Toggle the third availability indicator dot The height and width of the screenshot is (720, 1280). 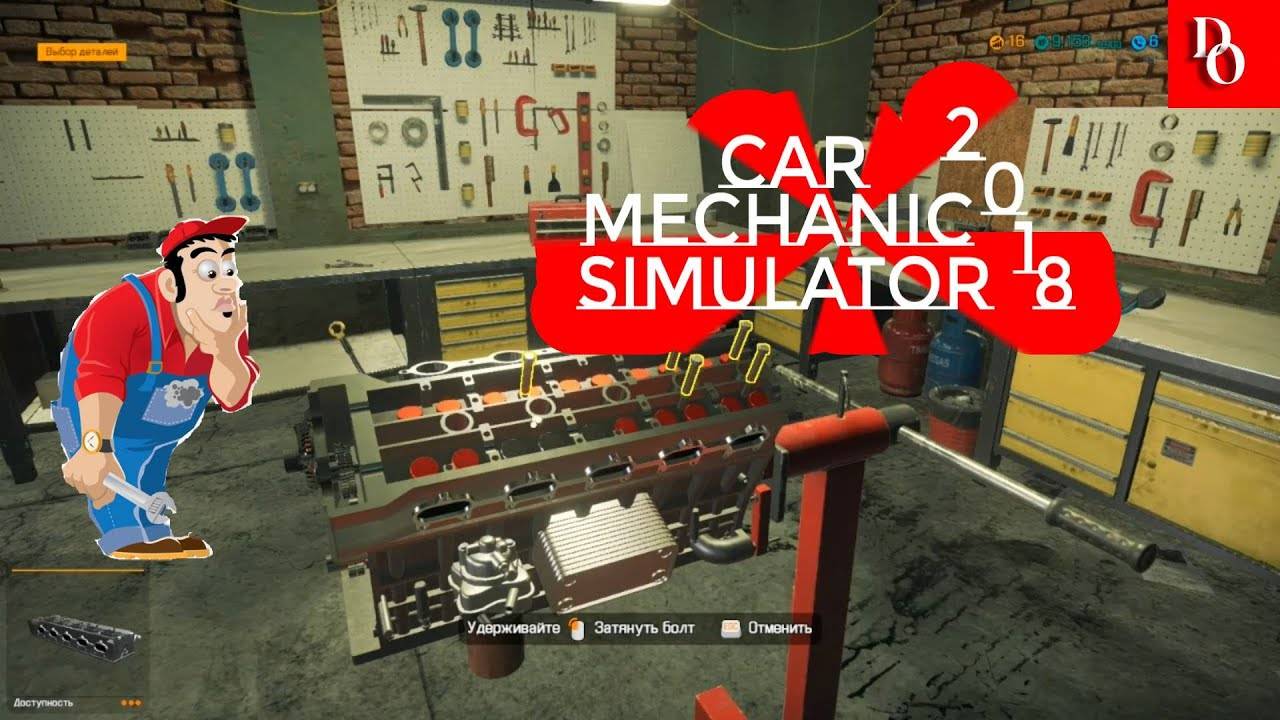pyautogui.click(x=138, y=703)
